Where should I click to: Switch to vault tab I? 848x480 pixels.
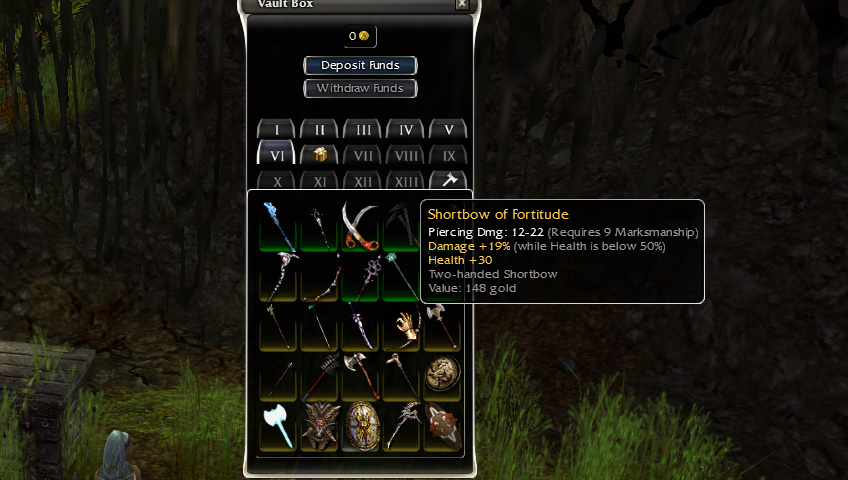pos(276,130)
